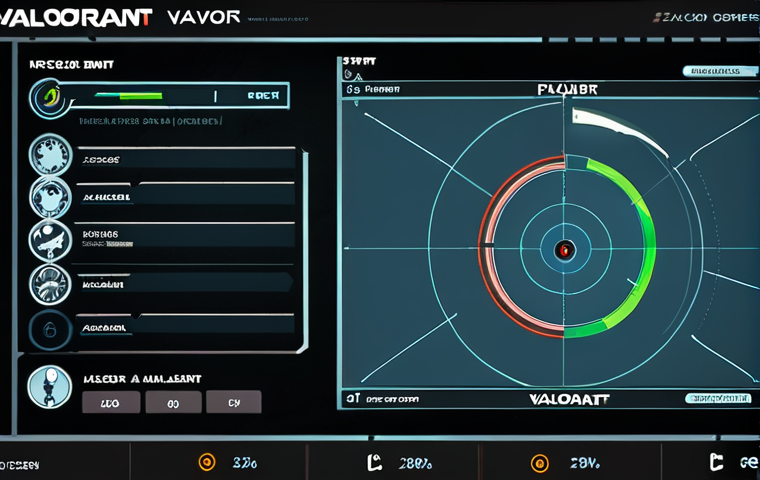Open the VAVOR tab beside the Valorant logo
760x480 pixels.
point(204,17)
